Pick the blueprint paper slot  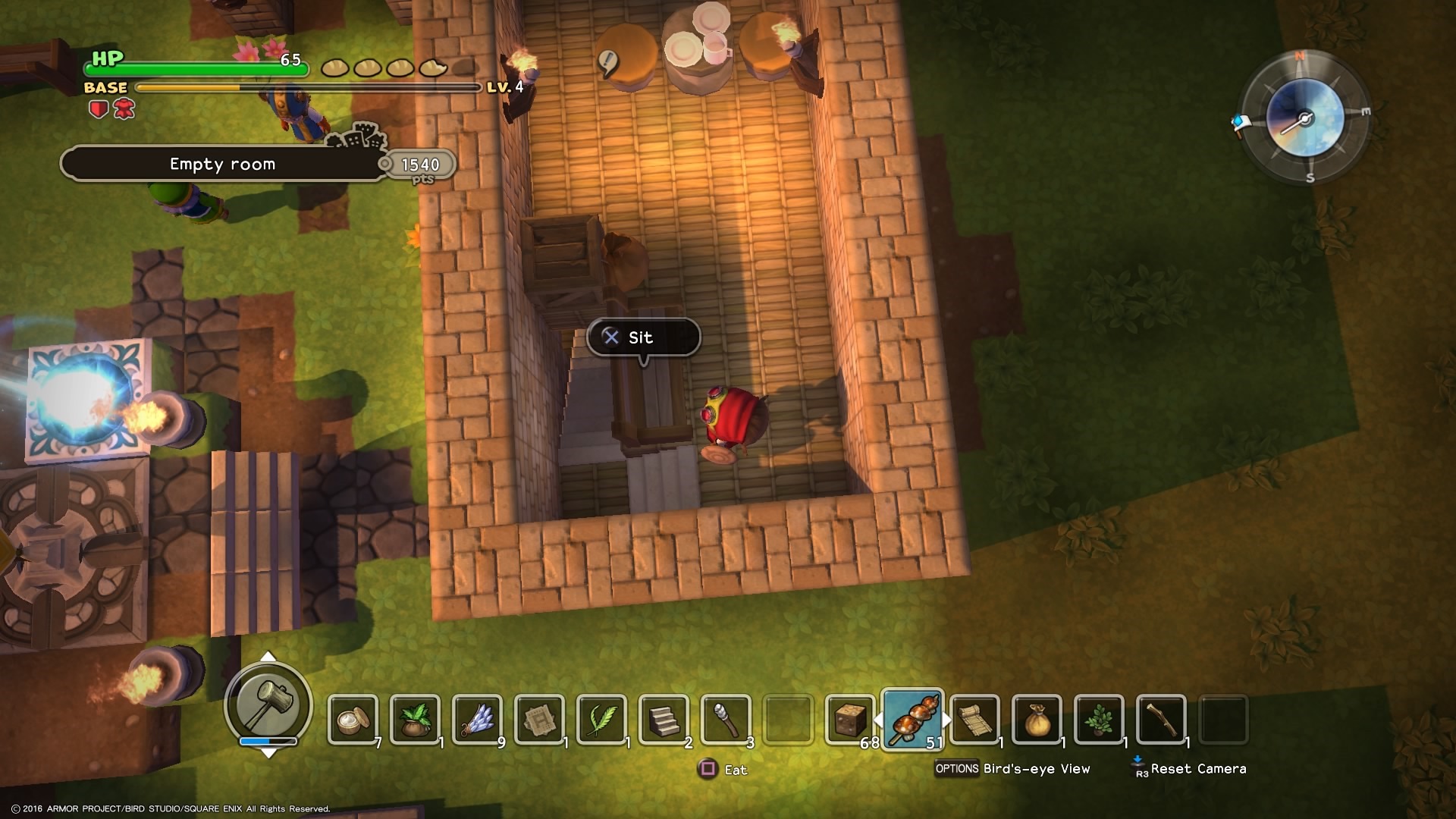point(539,719)
